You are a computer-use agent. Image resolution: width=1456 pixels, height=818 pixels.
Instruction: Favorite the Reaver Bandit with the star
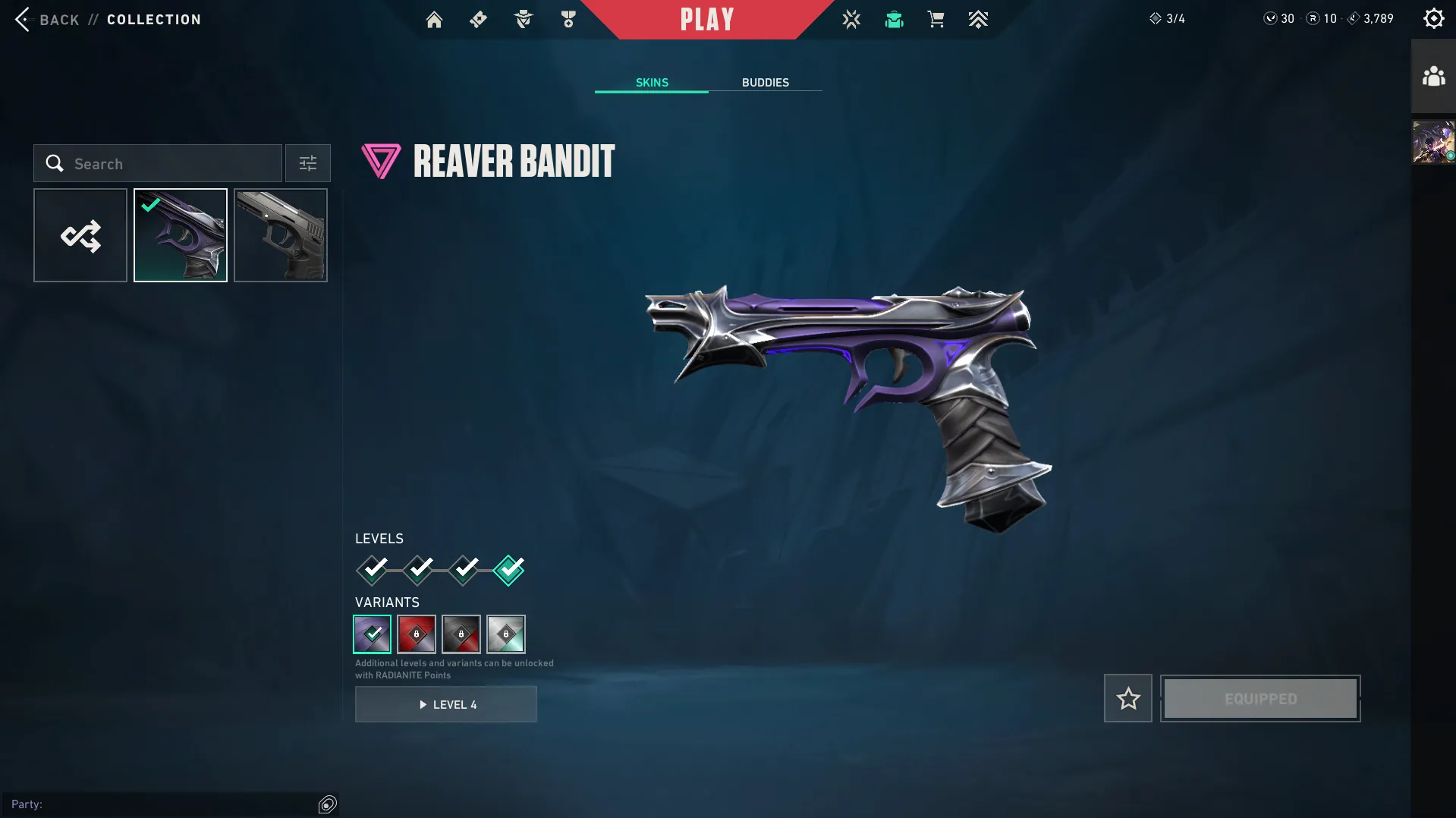pos(1128,698)
